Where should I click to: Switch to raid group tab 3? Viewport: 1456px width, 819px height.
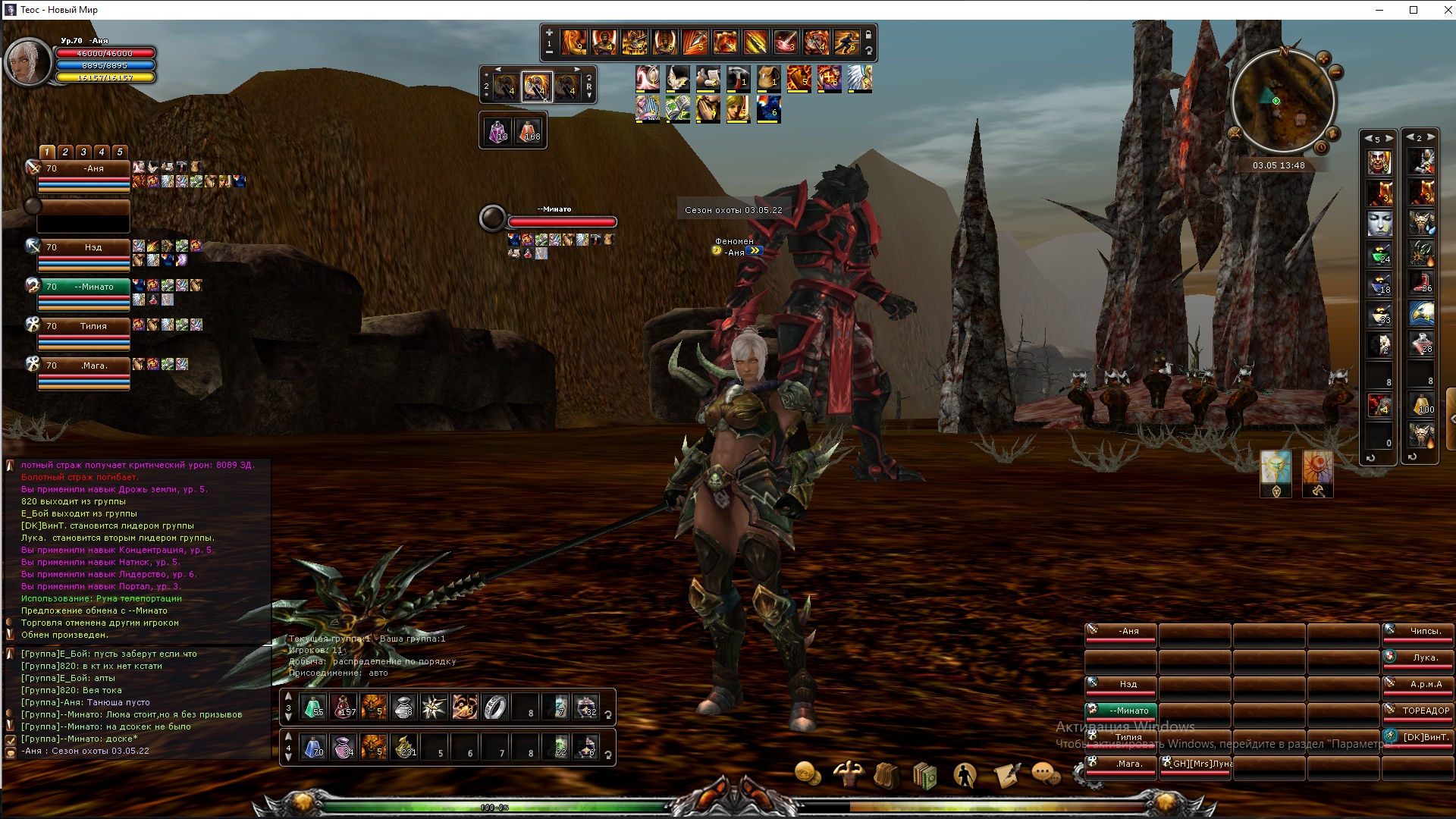coord(83,152)
